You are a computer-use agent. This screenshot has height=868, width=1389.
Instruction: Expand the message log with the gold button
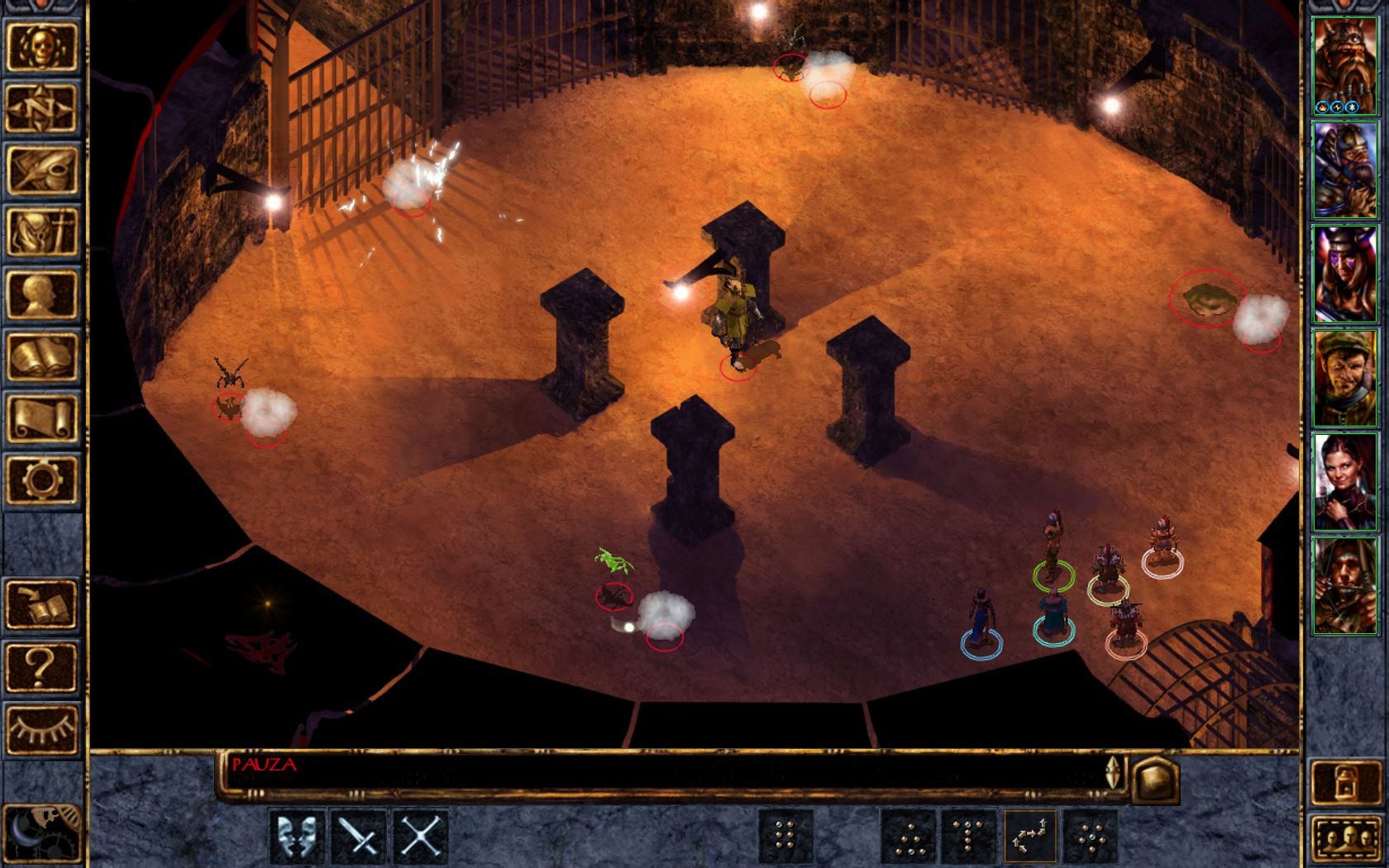1154,779
